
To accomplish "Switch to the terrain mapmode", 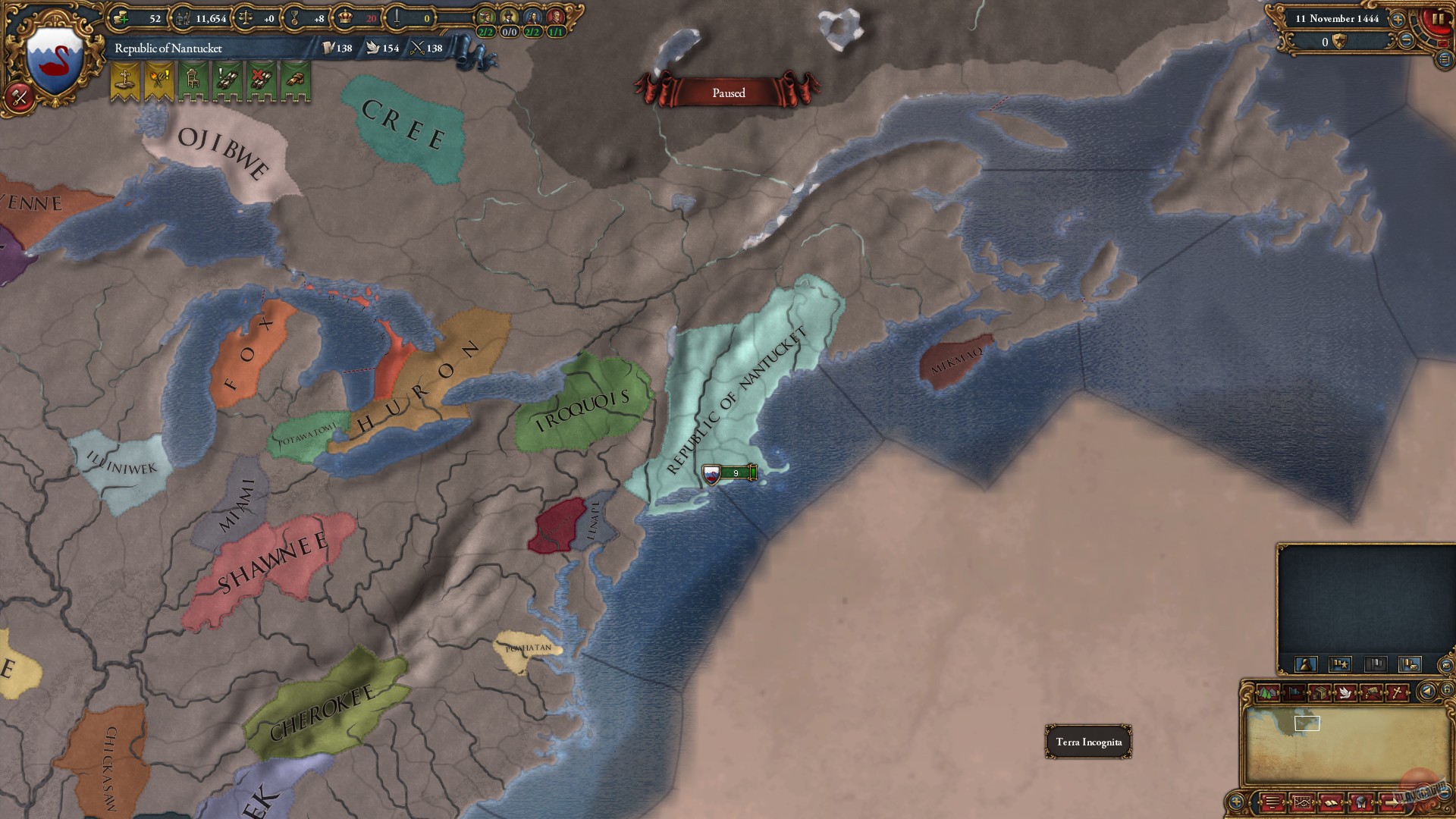I will 1268,692.
